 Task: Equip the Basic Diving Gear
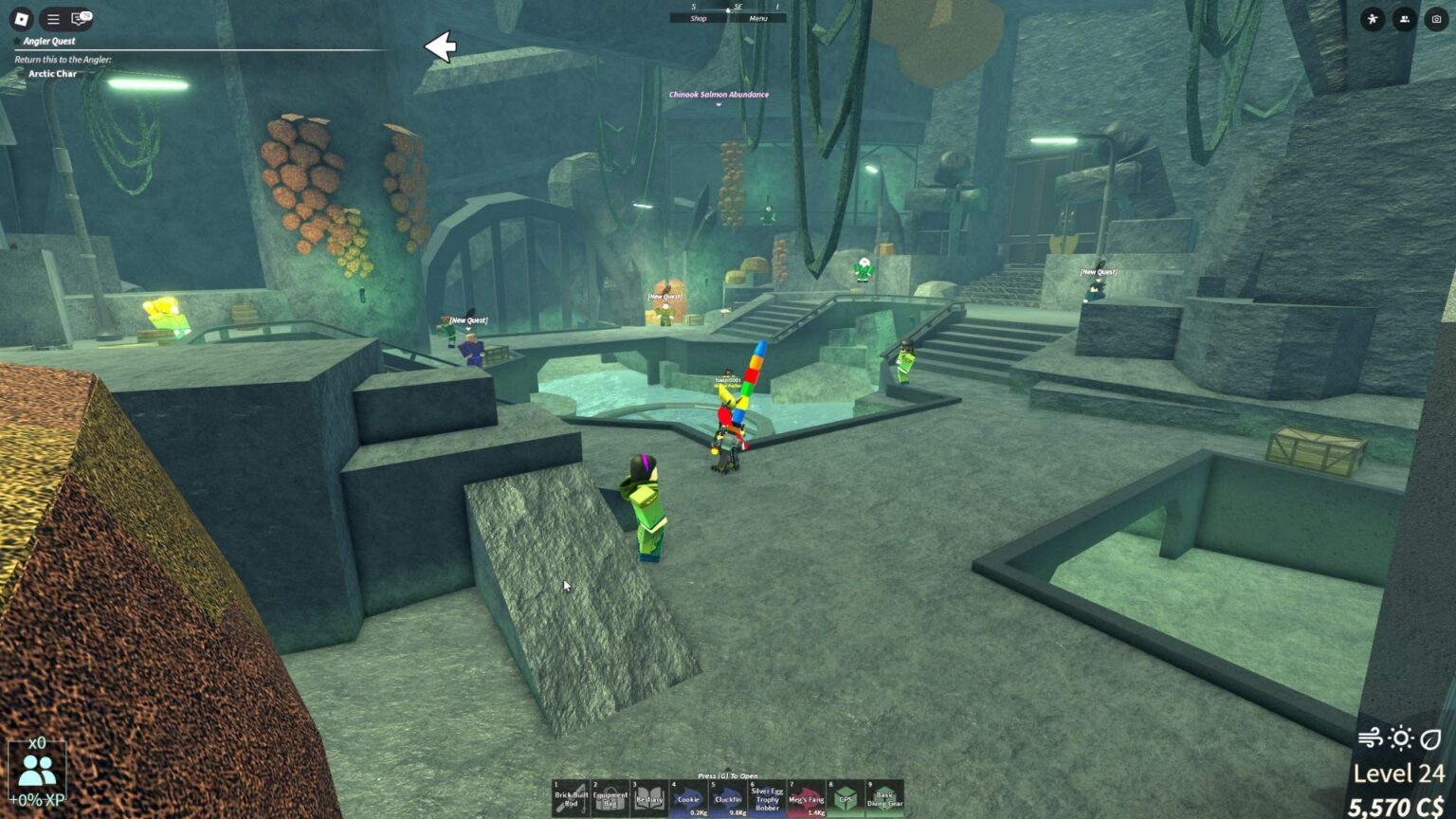tap(886, 799)
